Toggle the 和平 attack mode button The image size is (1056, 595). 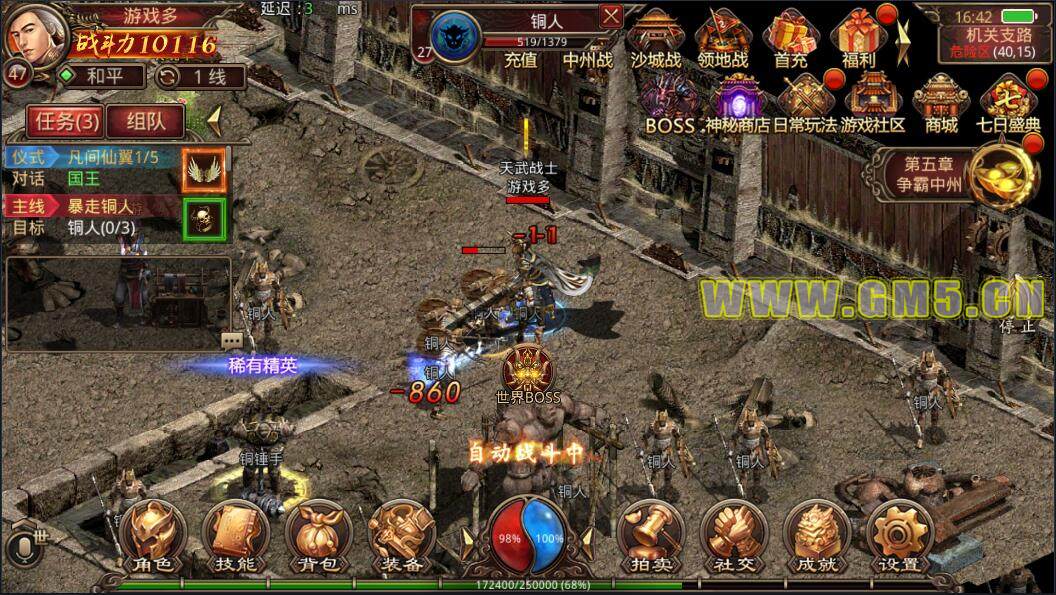coord(100,75)
